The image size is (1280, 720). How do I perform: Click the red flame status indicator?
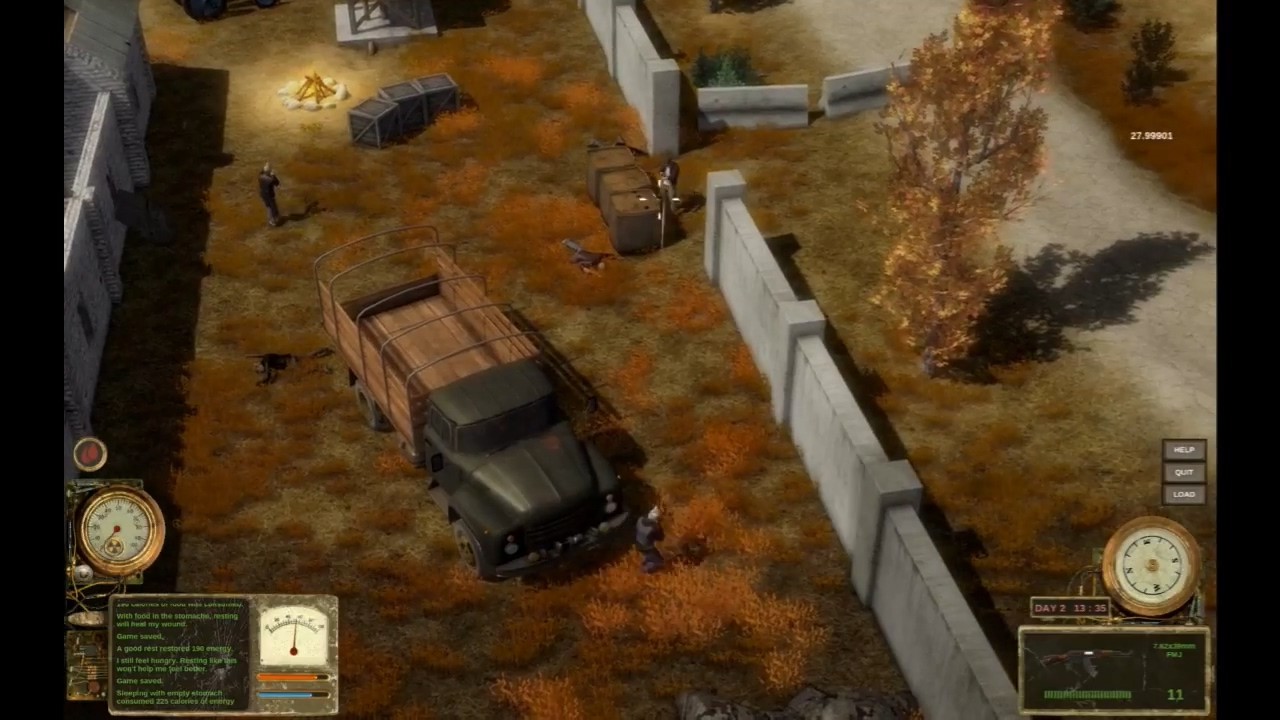tap(89, 454)
